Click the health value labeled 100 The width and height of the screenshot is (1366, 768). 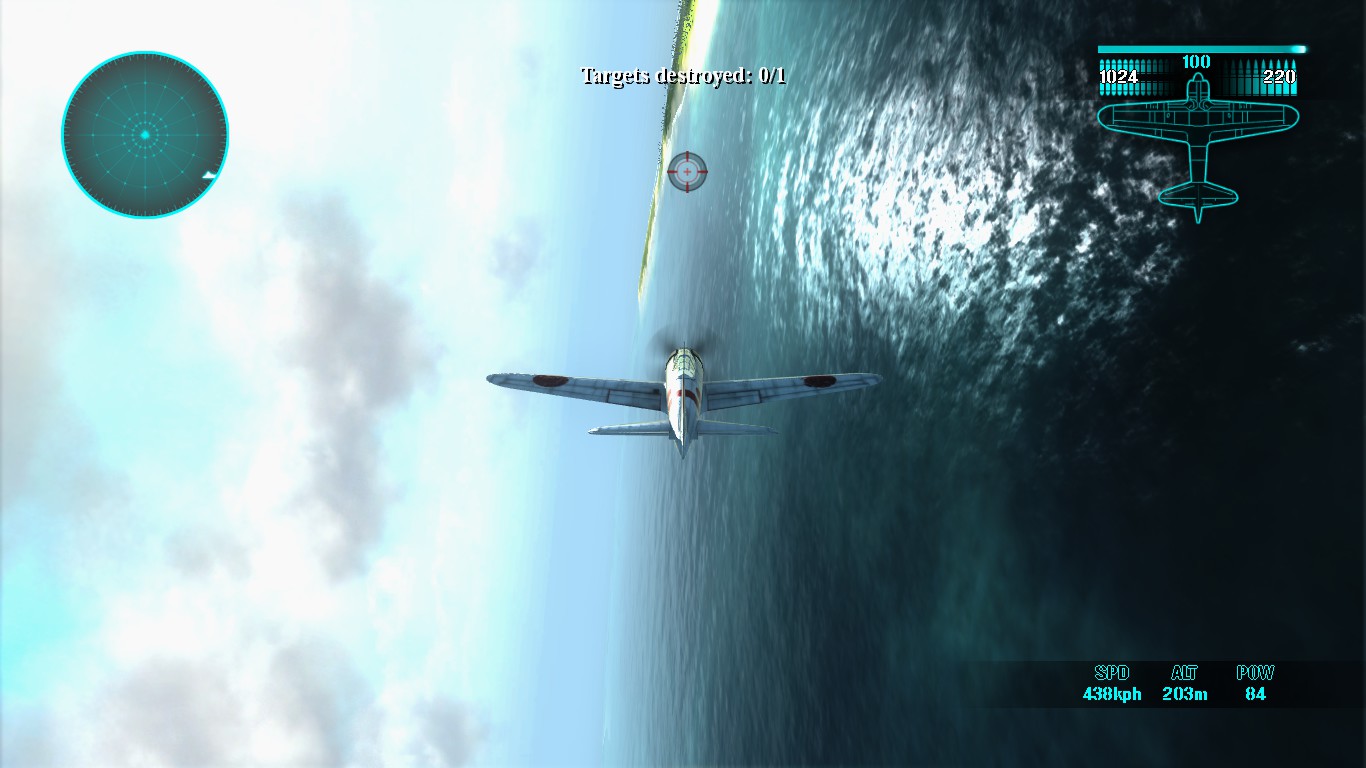1196,62
